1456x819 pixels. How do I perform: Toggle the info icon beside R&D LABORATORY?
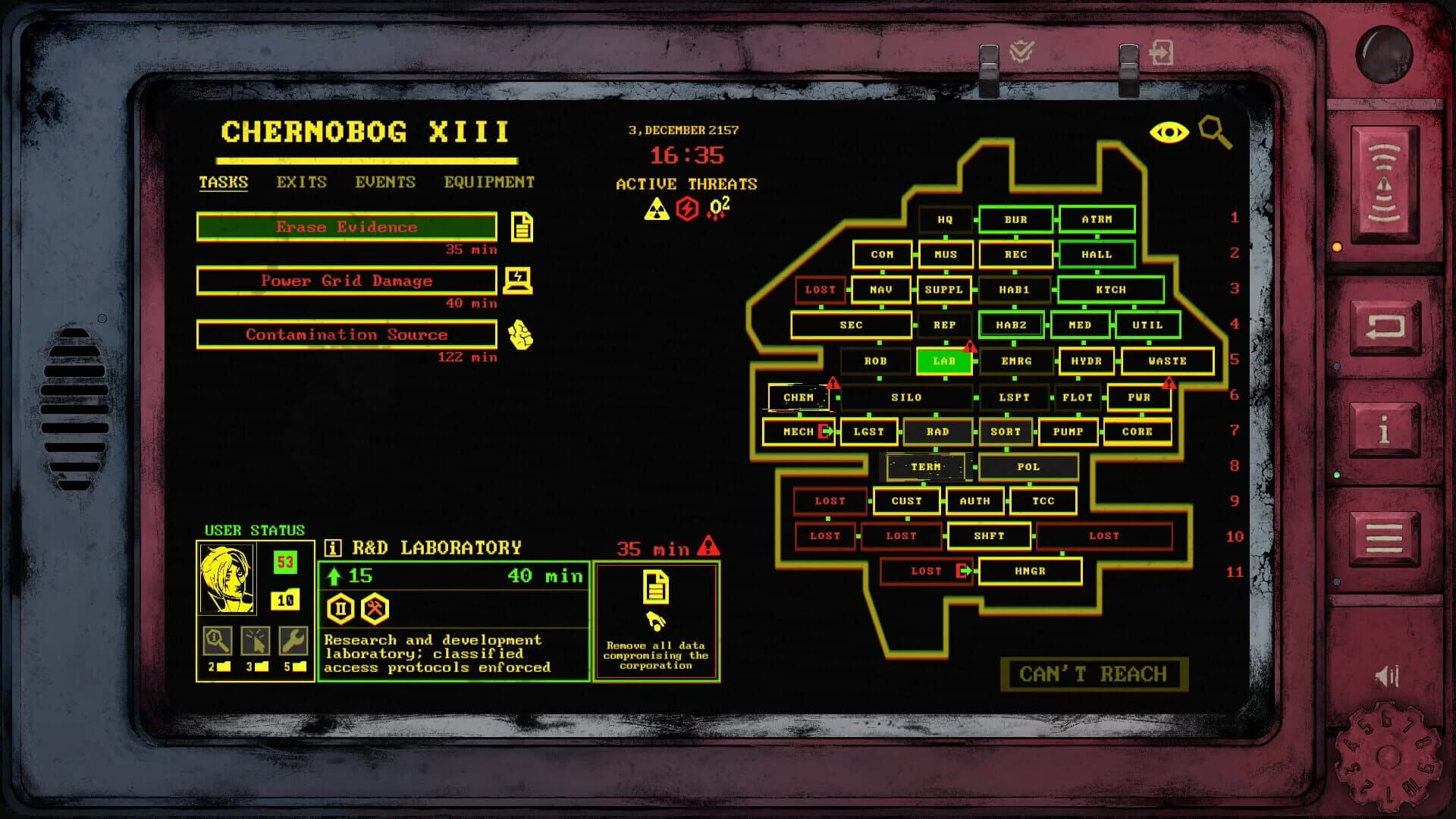(x=331, y=547)
